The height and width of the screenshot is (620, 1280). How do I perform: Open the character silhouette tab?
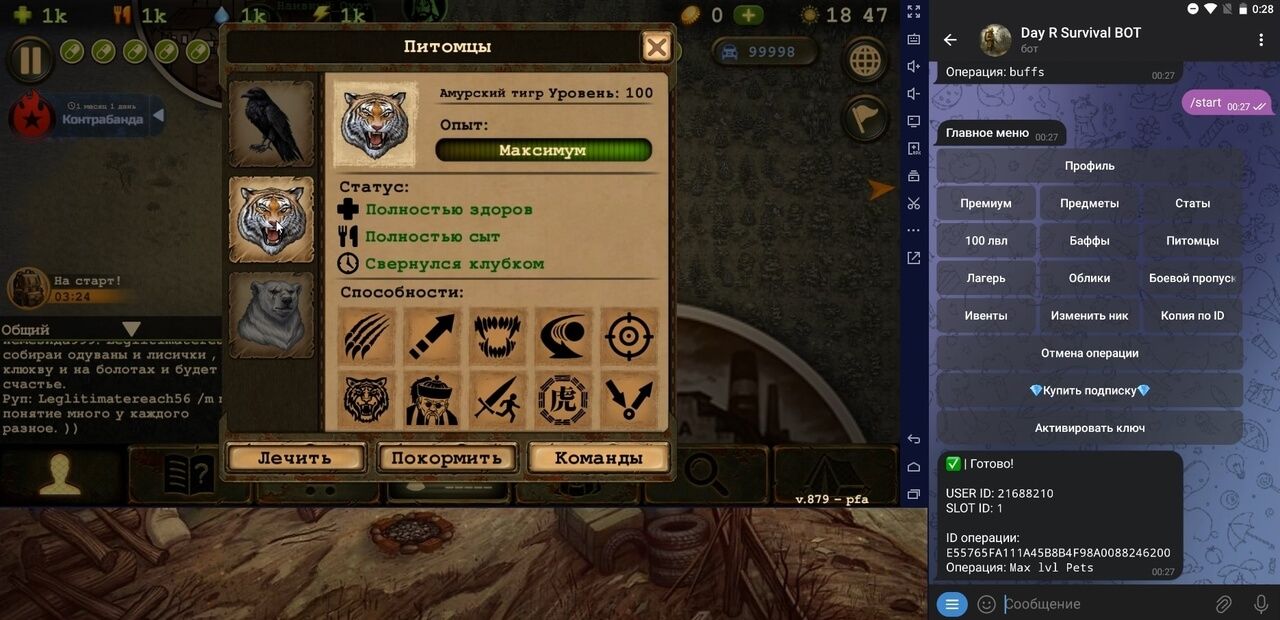click(60, 475)
